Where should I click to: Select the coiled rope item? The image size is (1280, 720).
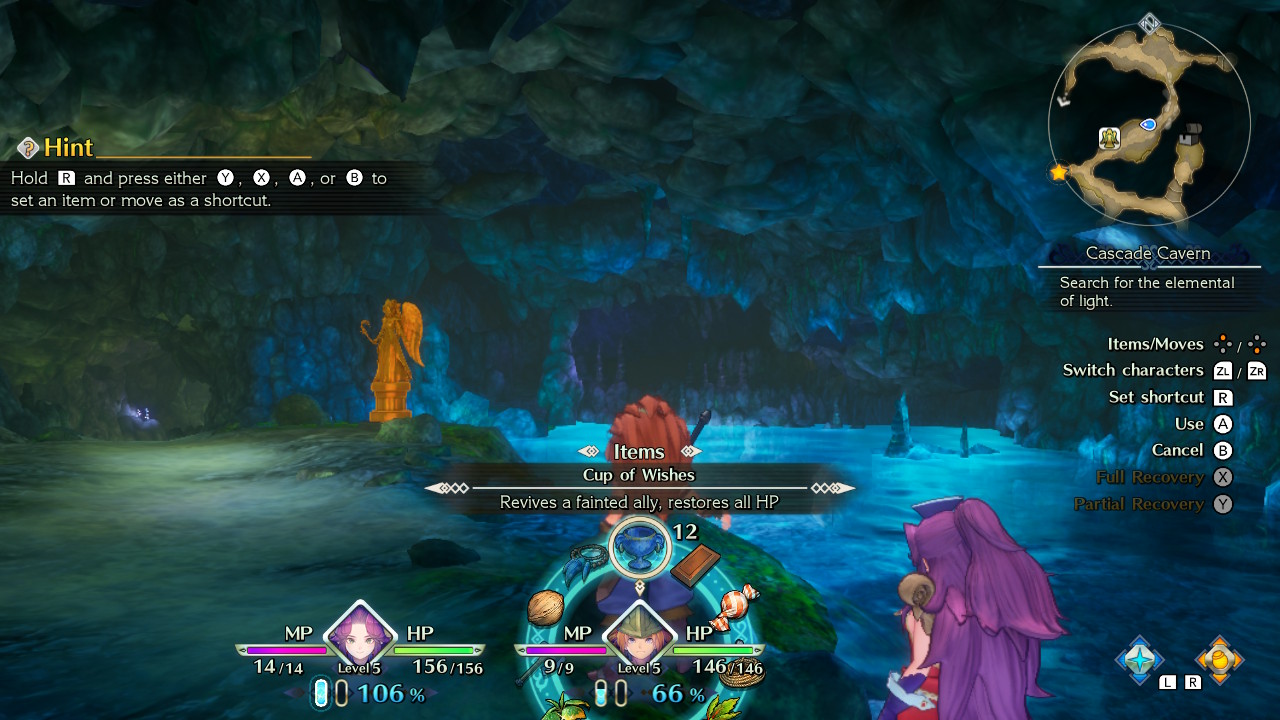pos(743,673)
